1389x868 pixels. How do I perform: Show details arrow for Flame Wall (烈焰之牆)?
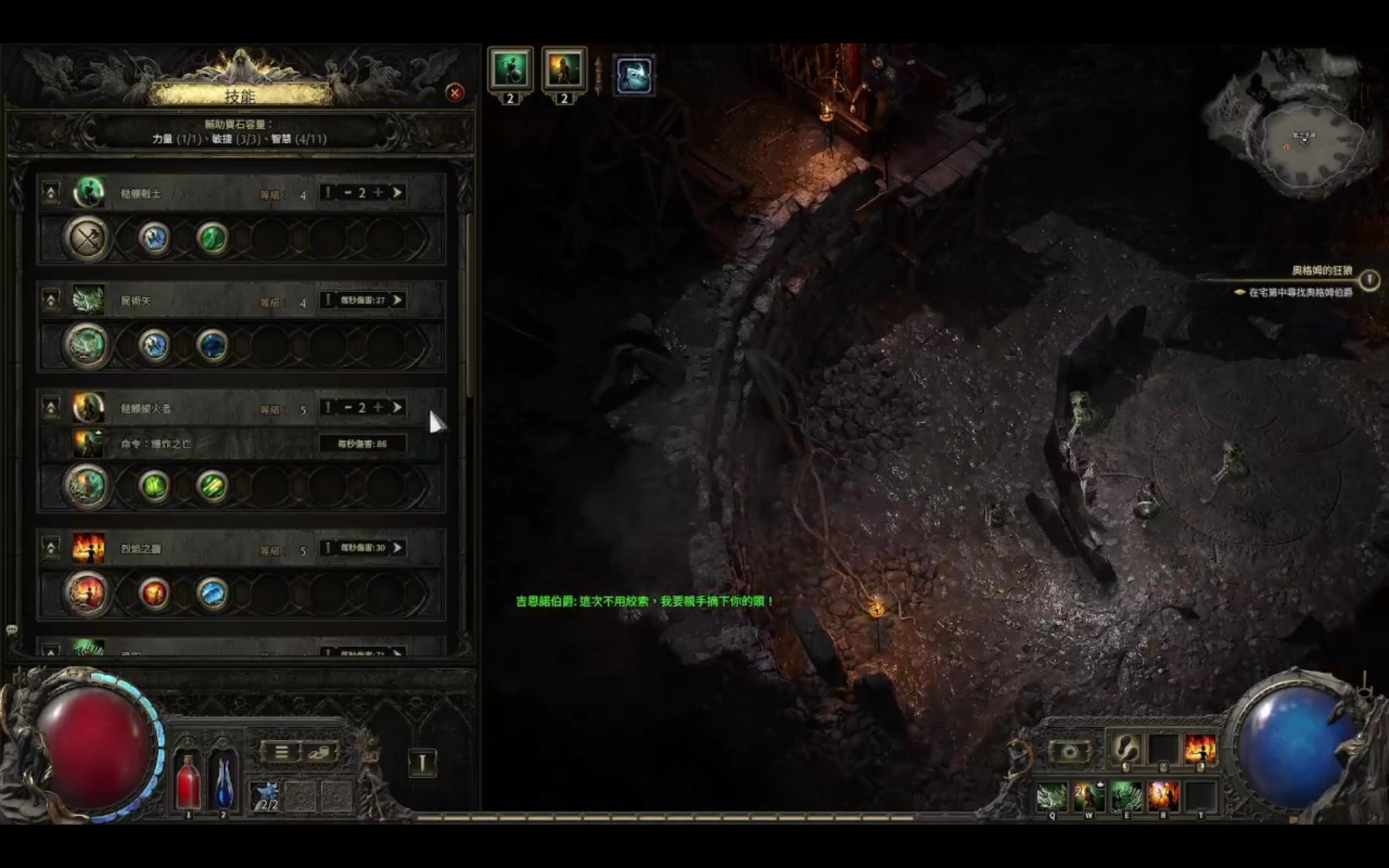click(x=397, y=548)
